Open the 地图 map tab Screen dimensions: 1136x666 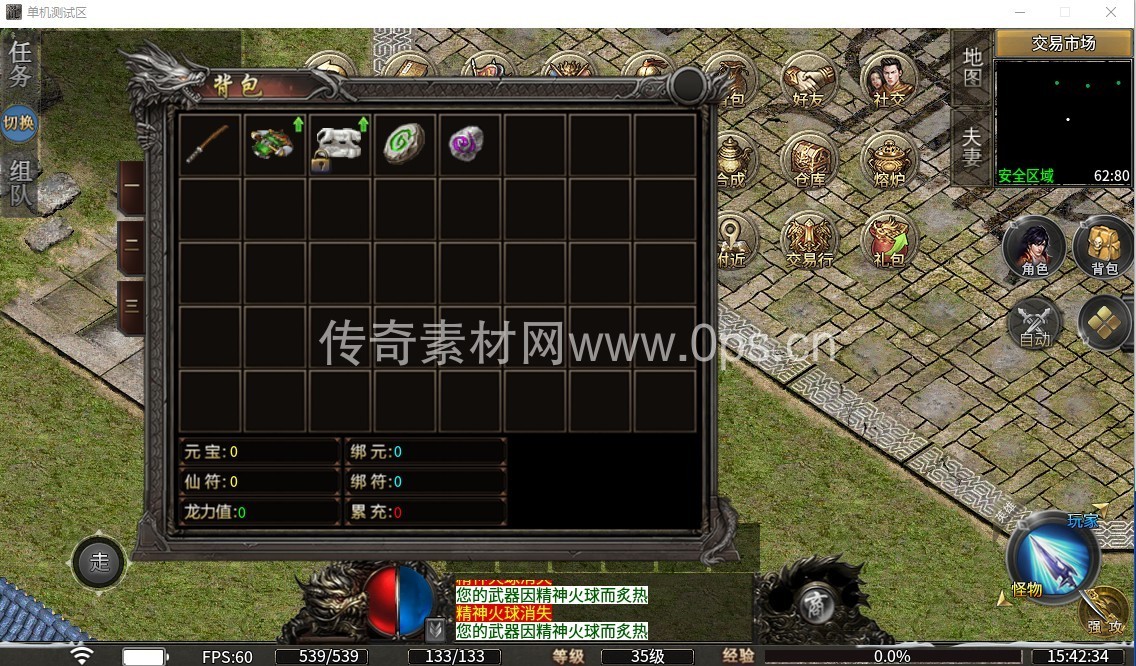(972, 68)
